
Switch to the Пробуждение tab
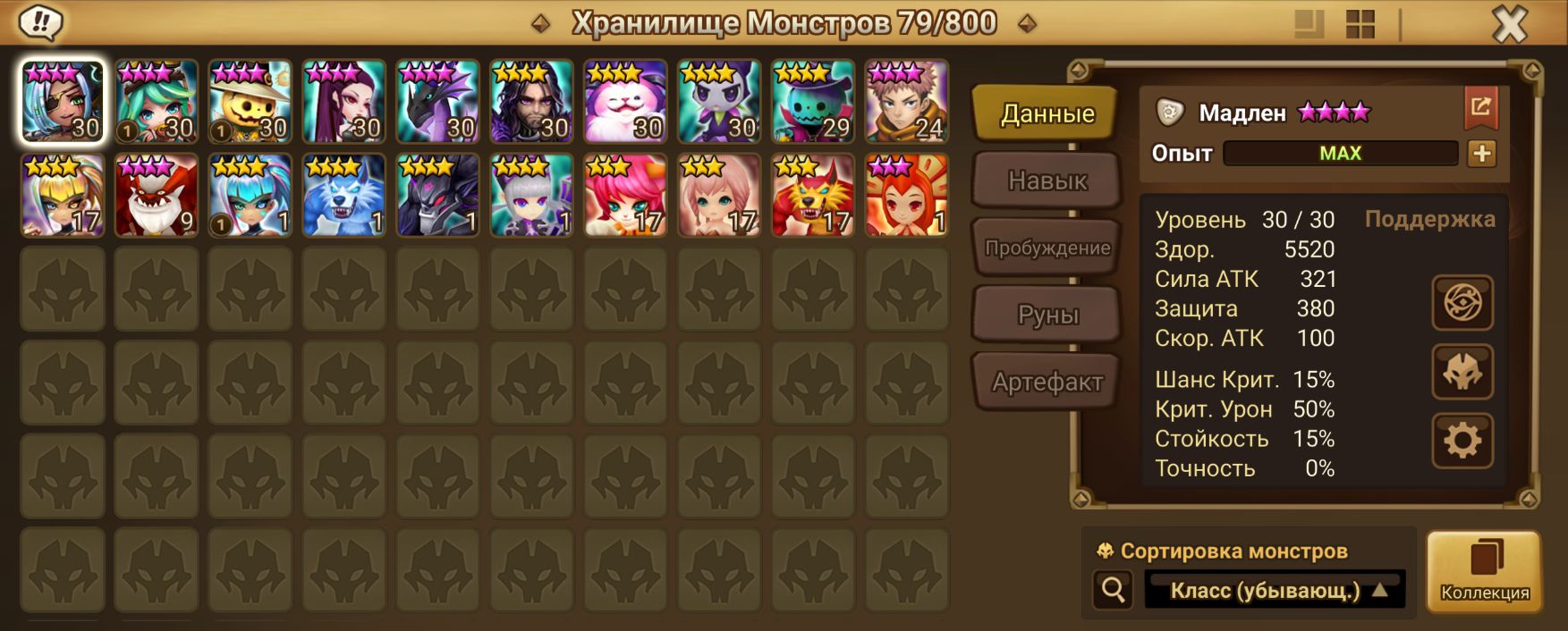1047,248
